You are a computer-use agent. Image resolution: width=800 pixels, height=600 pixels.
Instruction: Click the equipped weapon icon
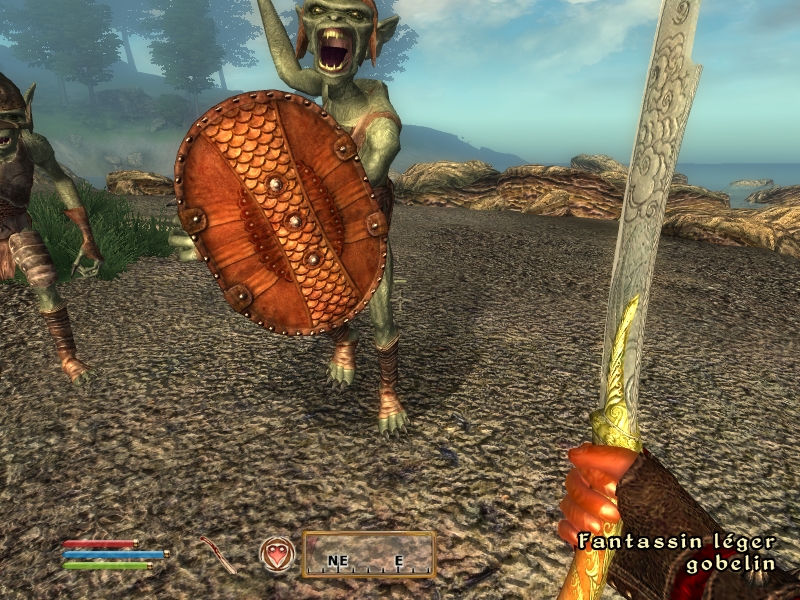217,554
